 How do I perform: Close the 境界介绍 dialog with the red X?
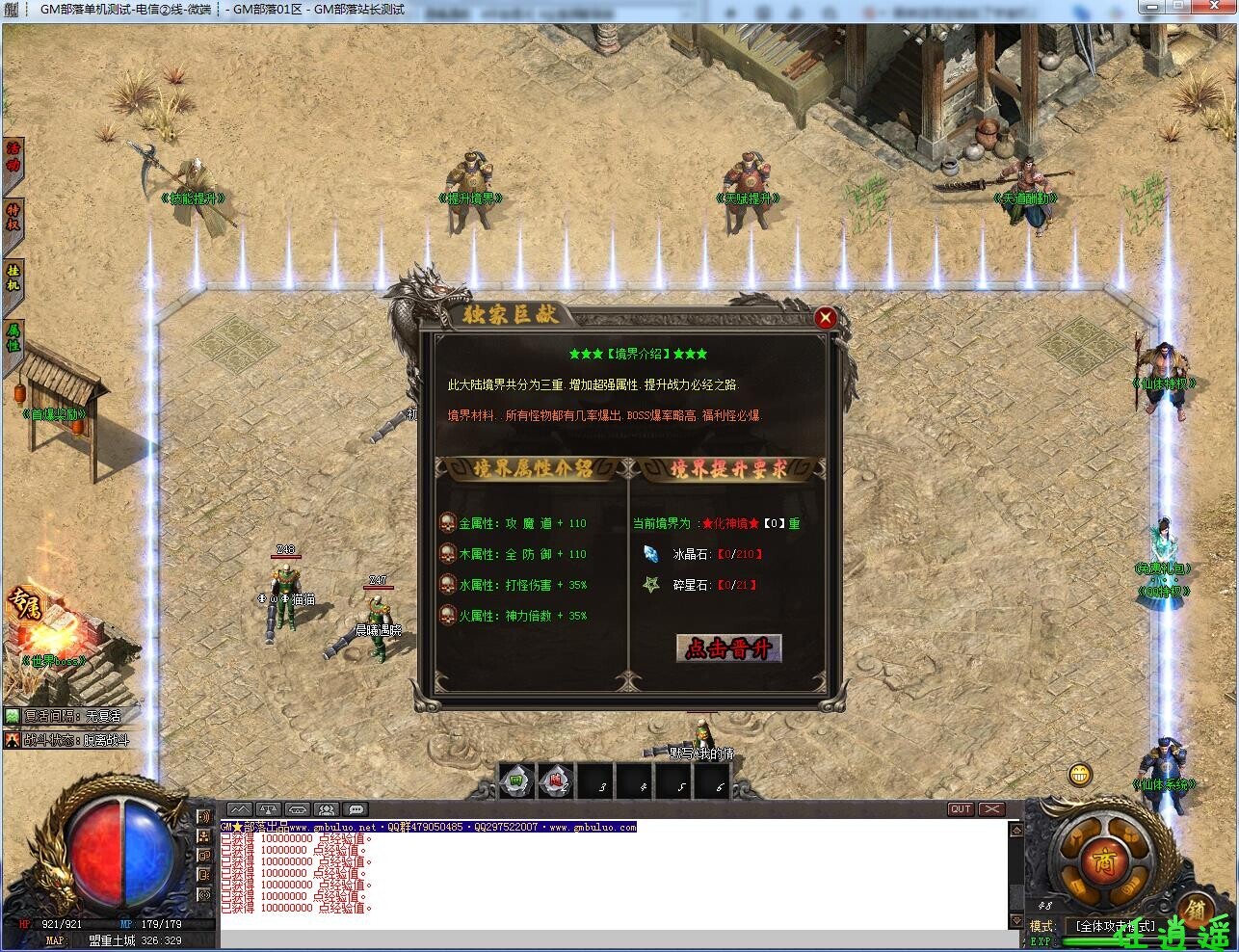(826, 318)
